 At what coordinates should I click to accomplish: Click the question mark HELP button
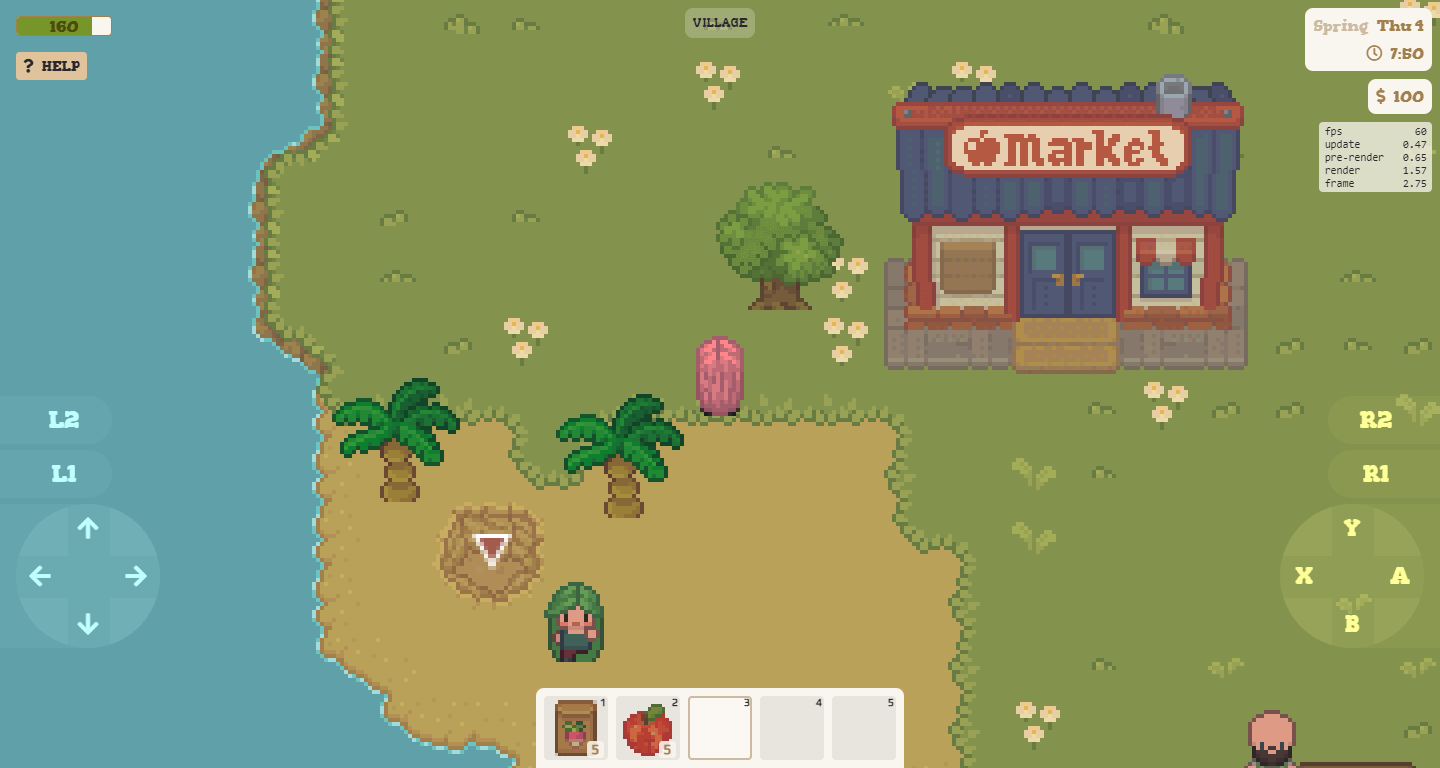click(51, 66)
